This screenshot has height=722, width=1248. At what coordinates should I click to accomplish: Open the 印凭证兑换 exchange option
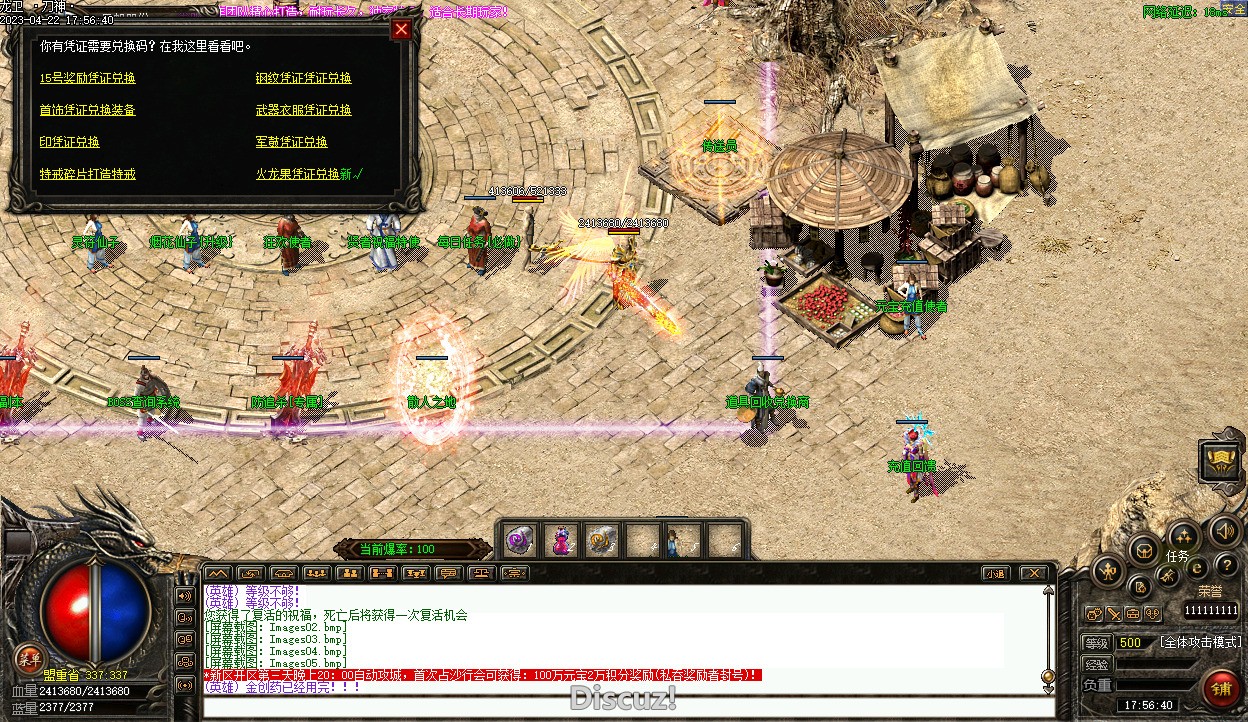click(x=70, y=142)
